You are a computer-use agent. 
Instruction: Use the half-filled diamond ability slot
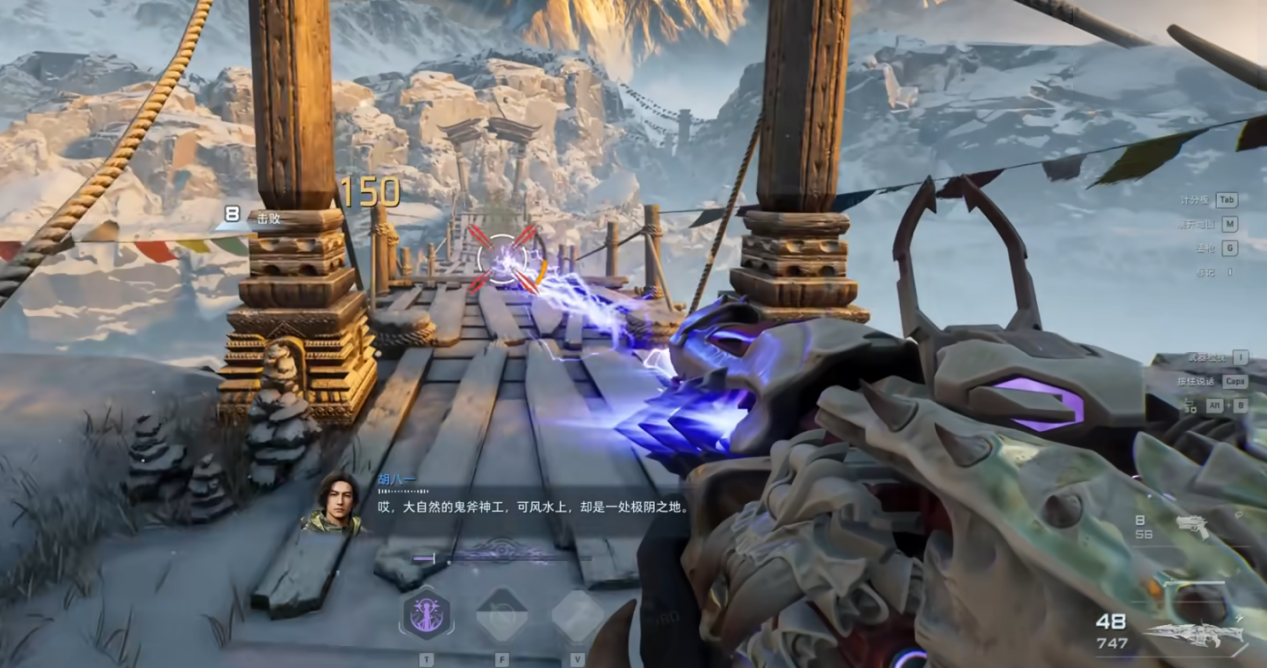click(501, 615)
